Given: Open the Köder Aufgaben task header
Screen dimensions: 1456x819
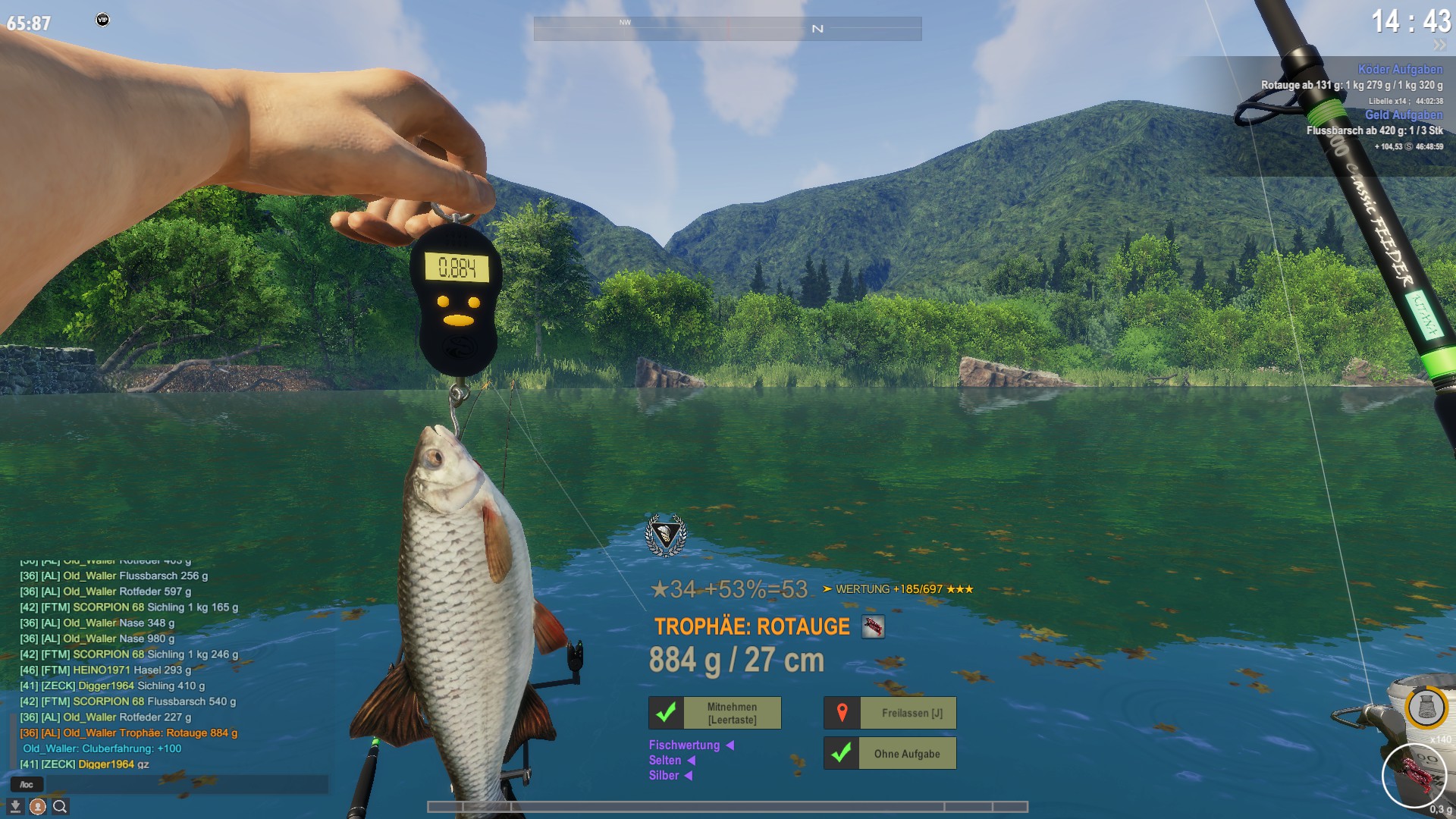Looking at the screenshot, I should (1400, 69).
